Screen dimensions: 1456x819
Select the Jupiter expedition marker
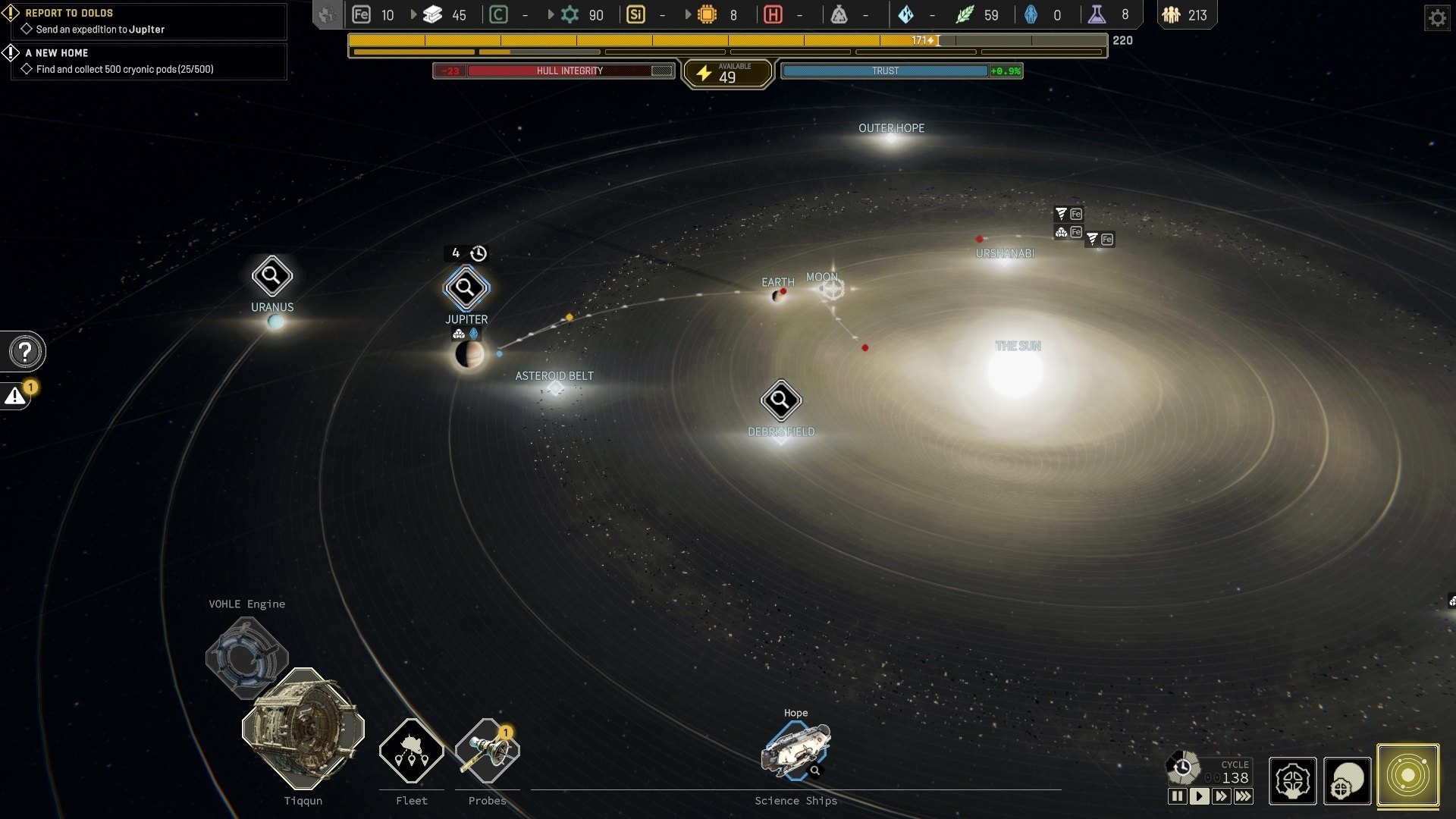pyautogui.click(x=466, y=288)
